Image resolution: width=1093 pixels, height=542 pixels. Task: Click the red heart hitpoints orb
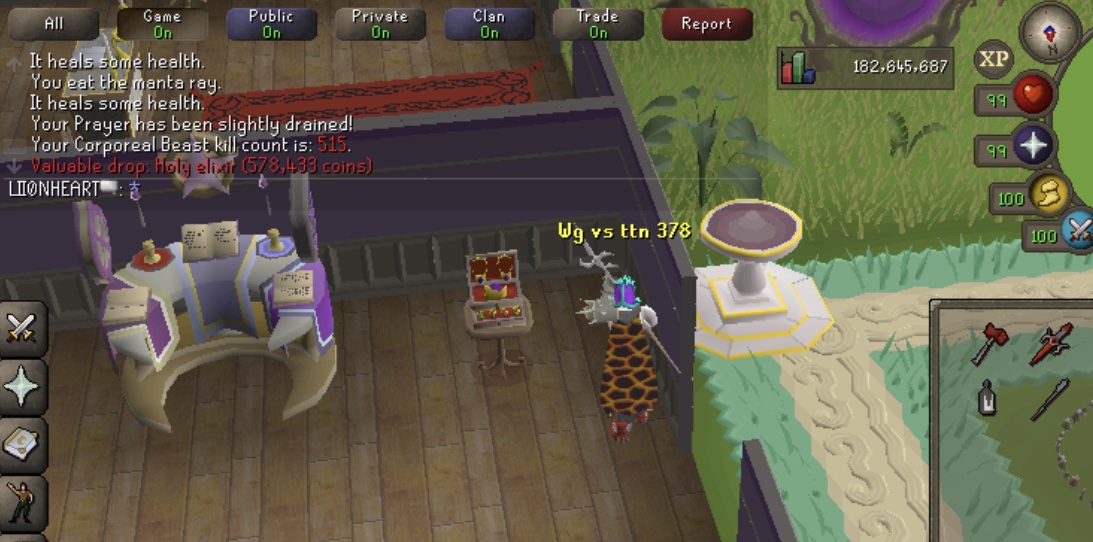pyautogui.click(x=1033, y=97)
